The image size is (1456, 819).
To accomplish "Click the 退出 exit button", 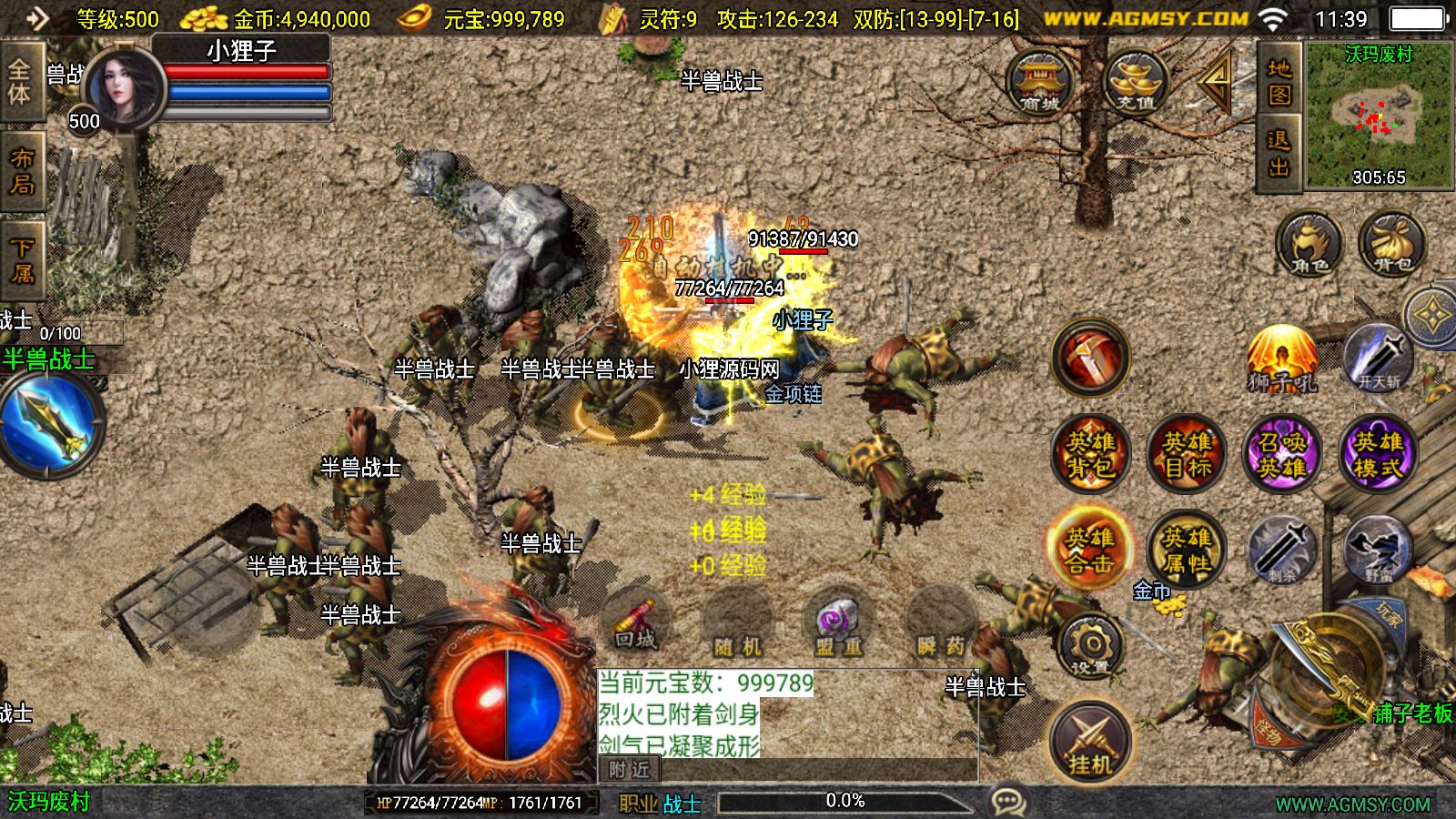I will coord(1279,153).
